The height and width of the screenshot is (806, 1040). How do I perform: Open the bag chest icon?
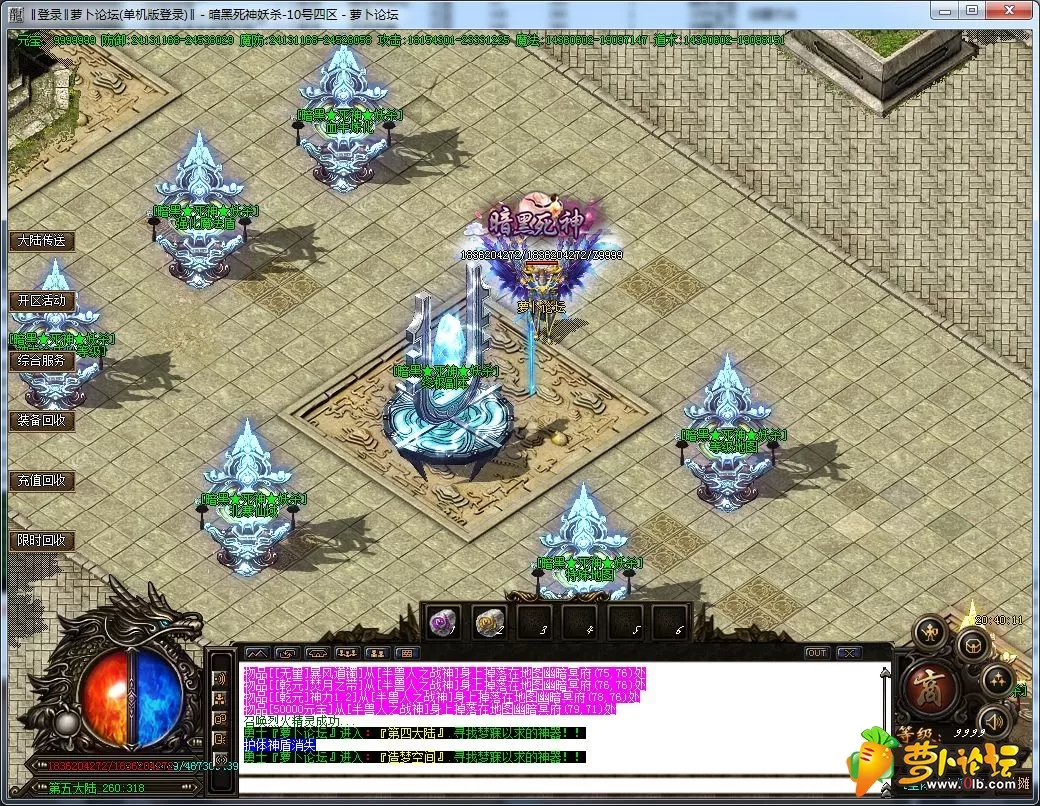(x=972, y=643)
